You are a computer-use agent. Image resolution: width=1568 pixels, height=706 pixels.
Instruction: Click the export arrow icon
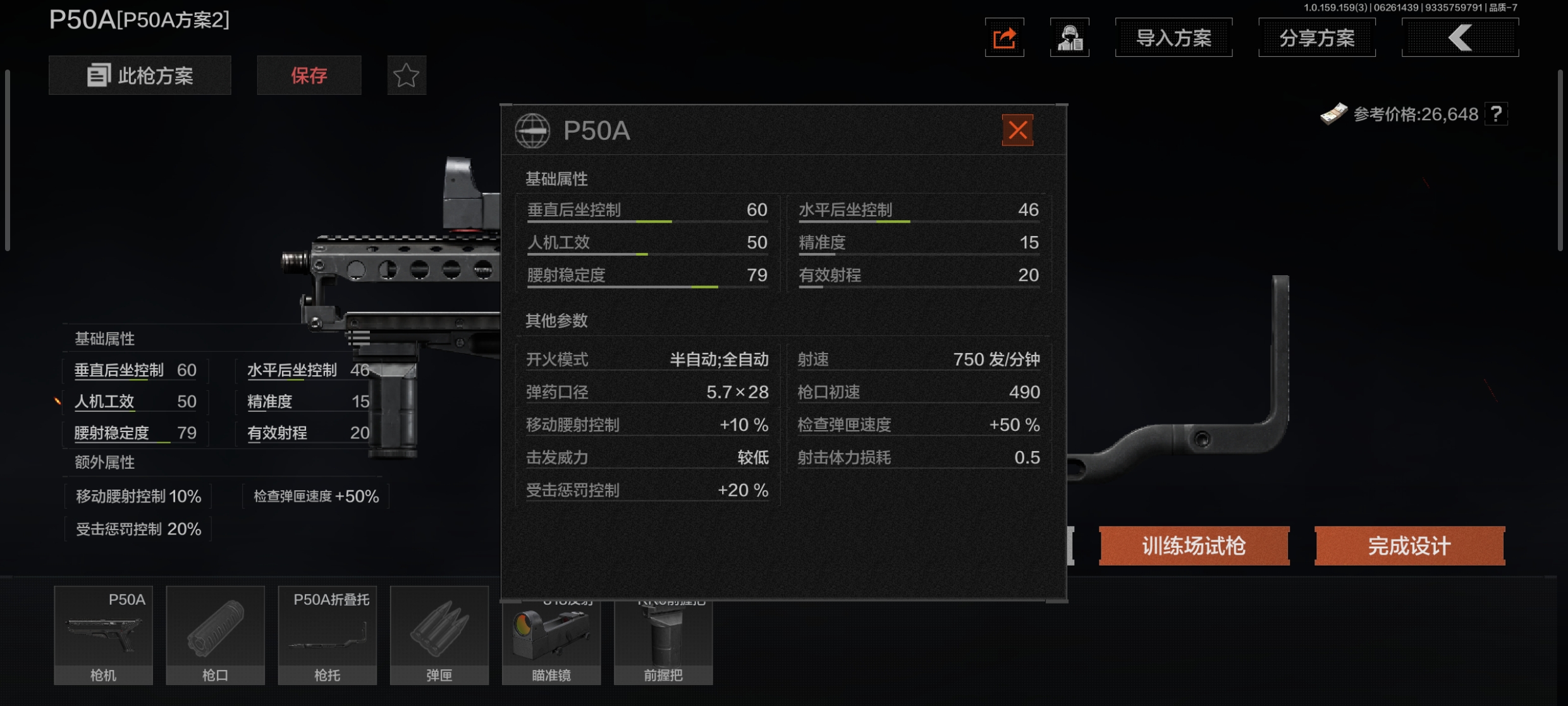coord(1004,38)
